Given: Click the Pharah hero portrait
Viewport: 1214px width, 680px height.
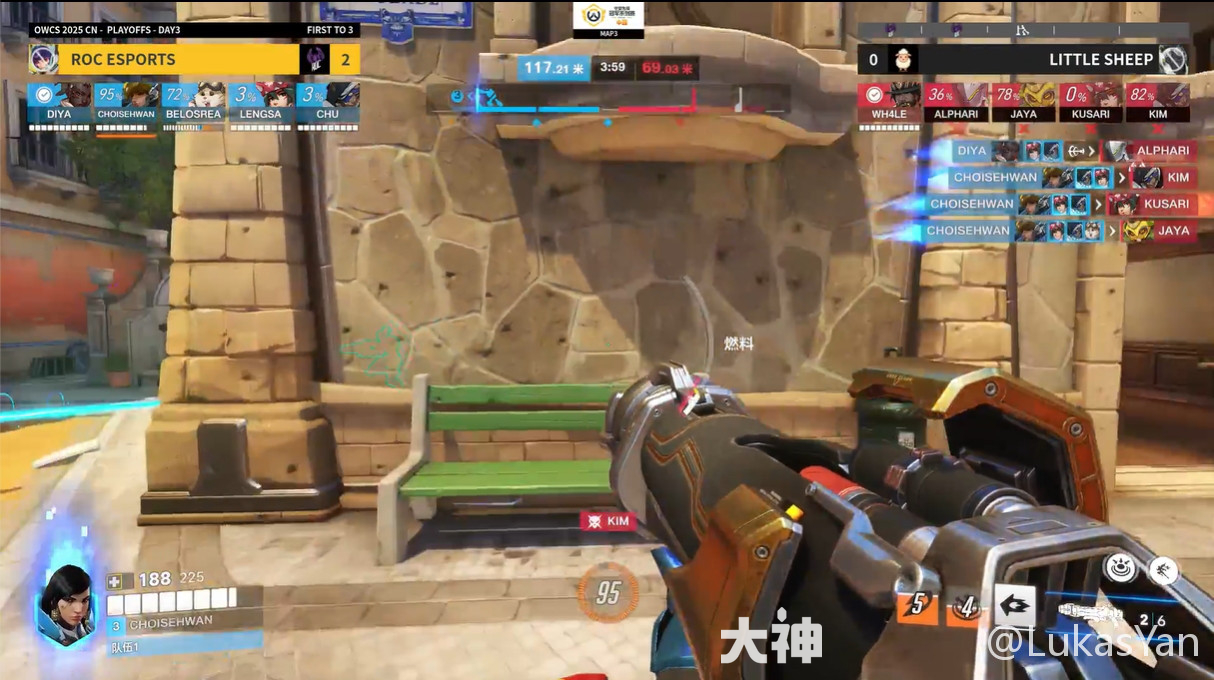Looking at the screenshot, I should click(x=66, y=602).
